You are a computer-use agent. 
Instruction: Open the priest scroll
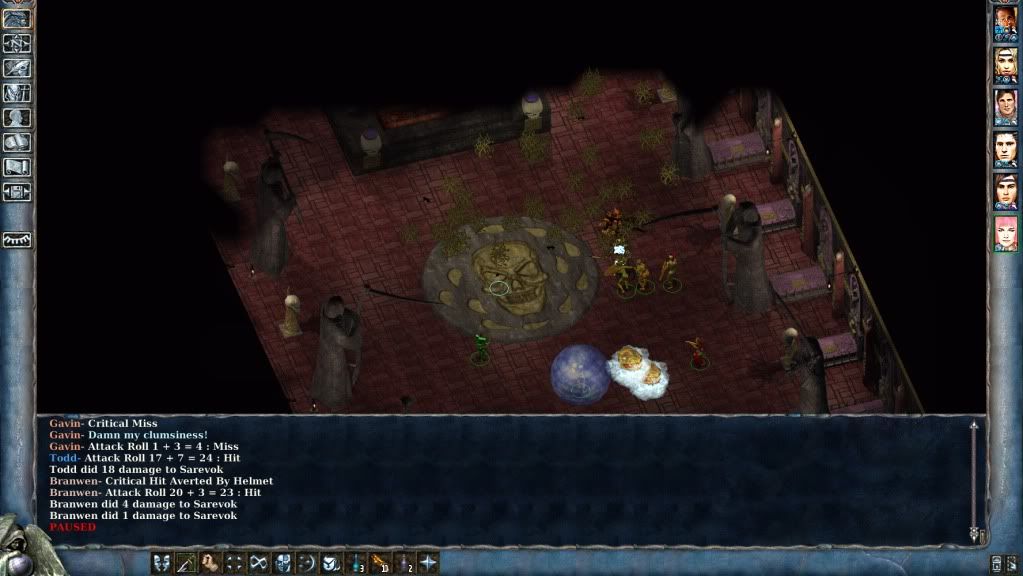pyautogui.click(x=17, y=167)
